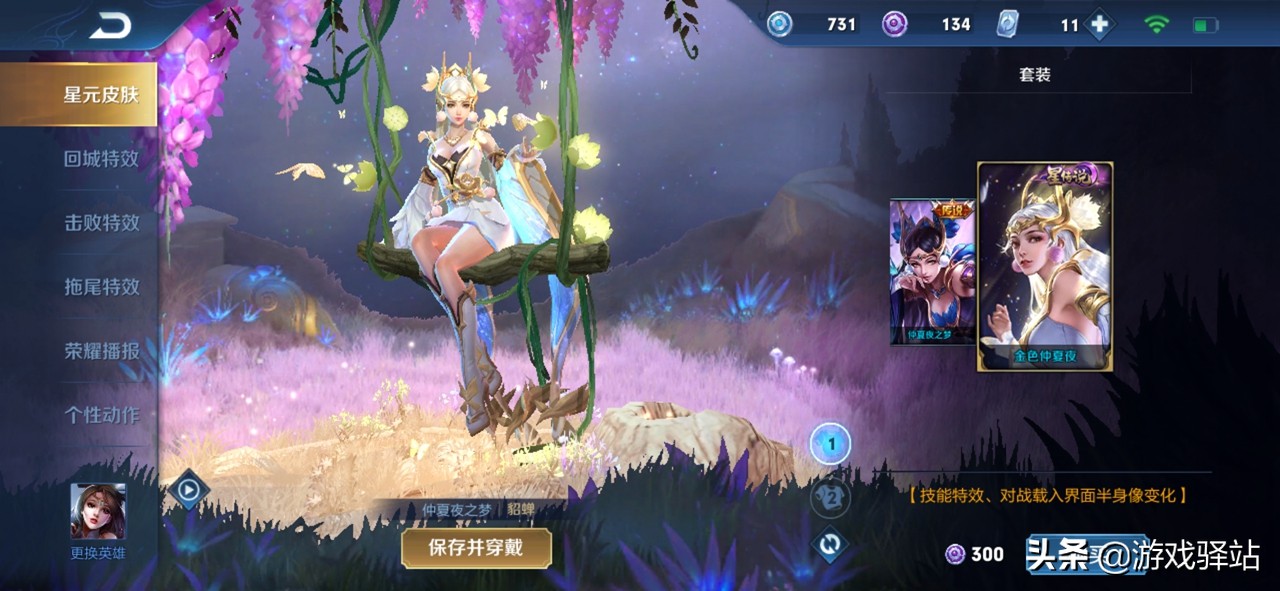Show the 拖尾特效 tab
The width and height of the screenshot is (1280, 591).
coord(100,287)
